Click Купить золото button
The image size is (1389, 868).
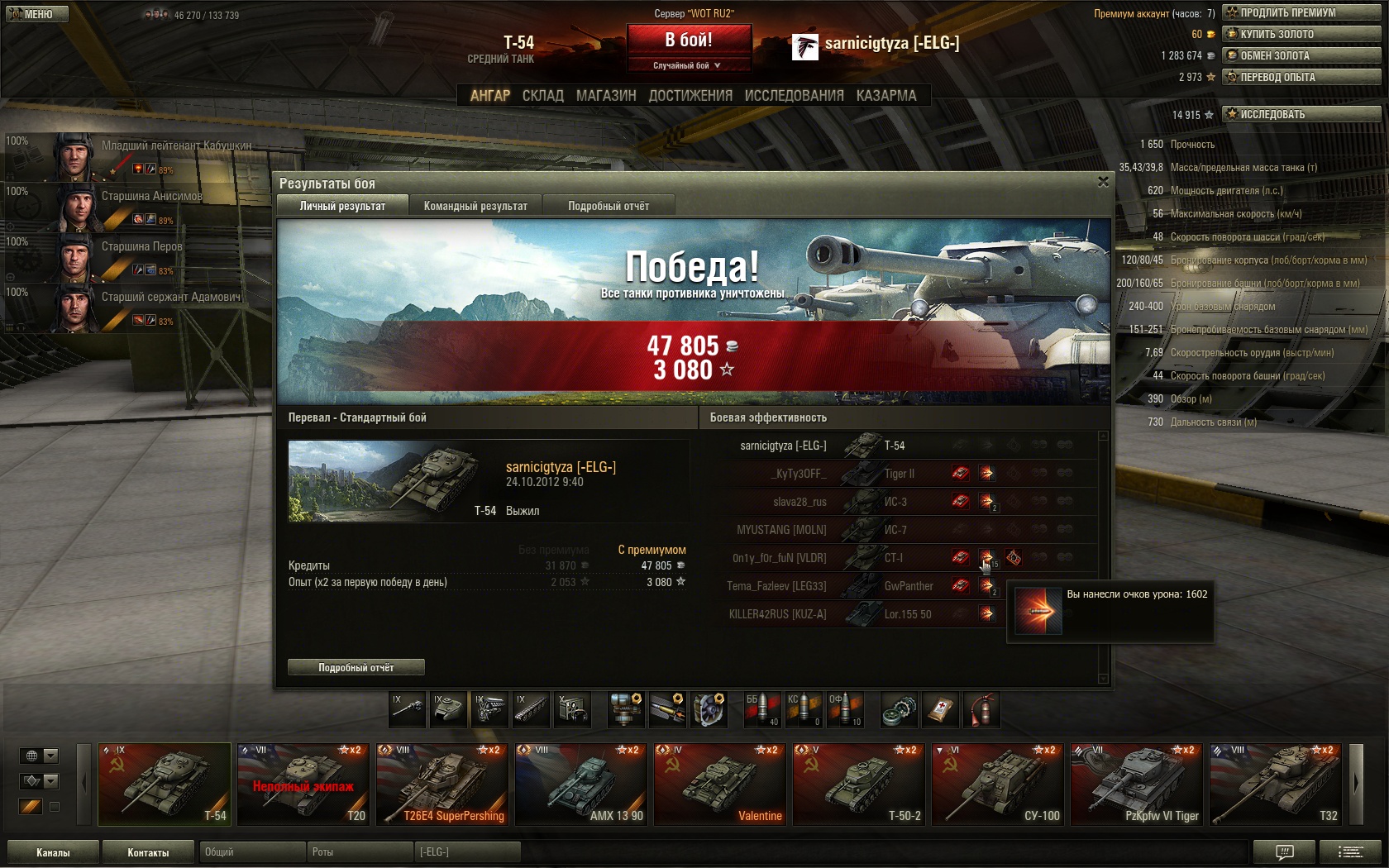[1301, 34]
